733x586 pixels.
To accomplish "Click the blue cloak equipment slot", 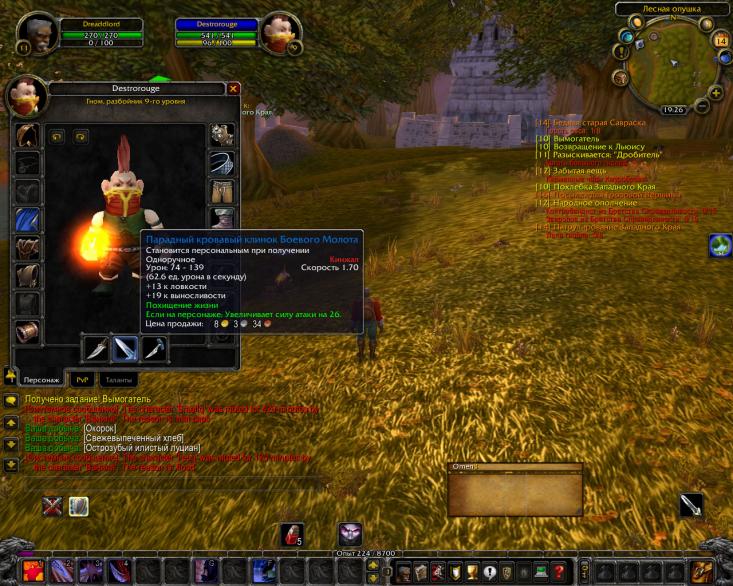I will tap(28, 219).
